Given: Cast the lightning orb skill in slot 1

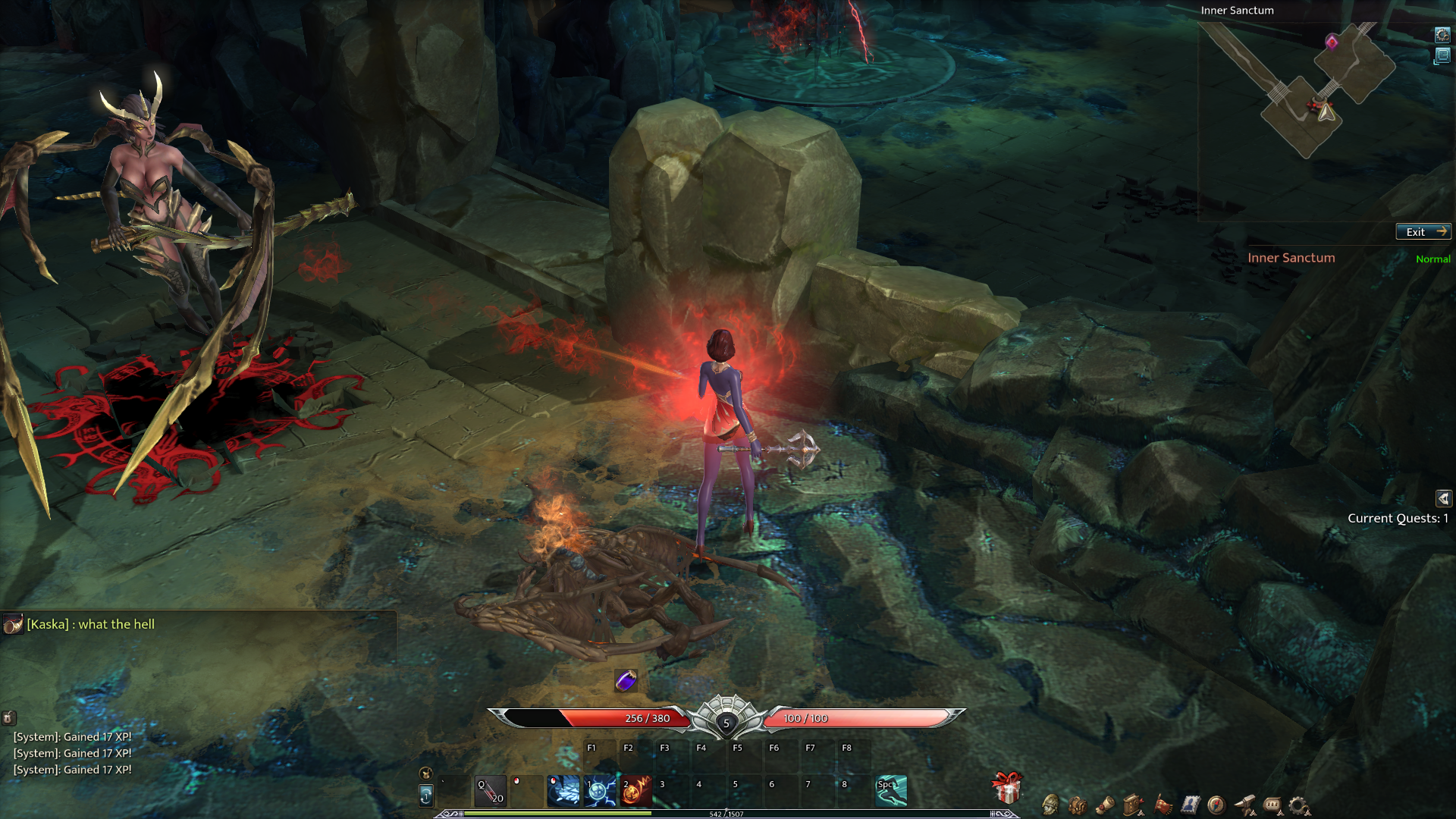Looking at the screenshot, I should click(x=600, y=791).
